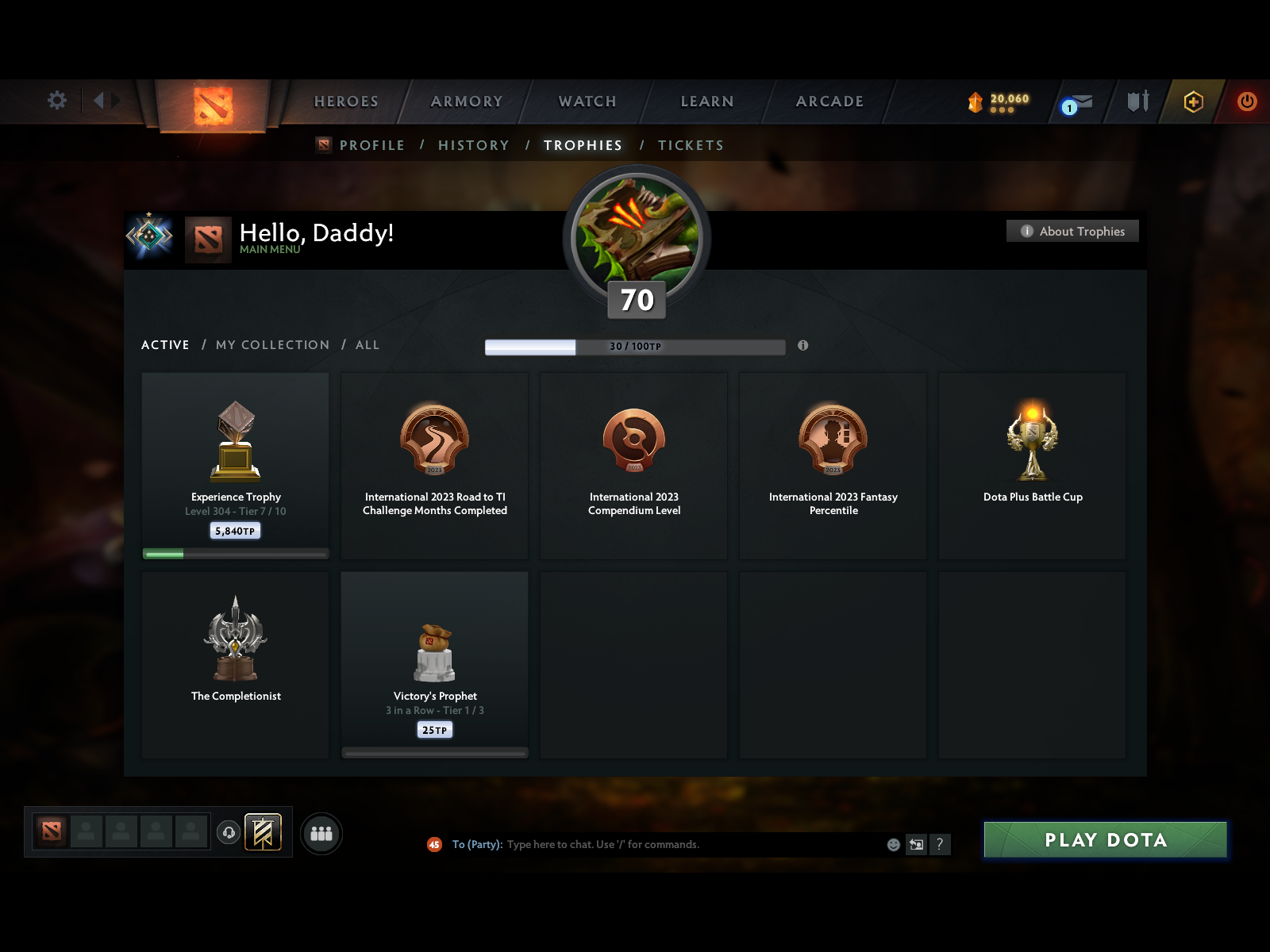Switch trophy filter to MY COLLECTION

pos(272,344)
